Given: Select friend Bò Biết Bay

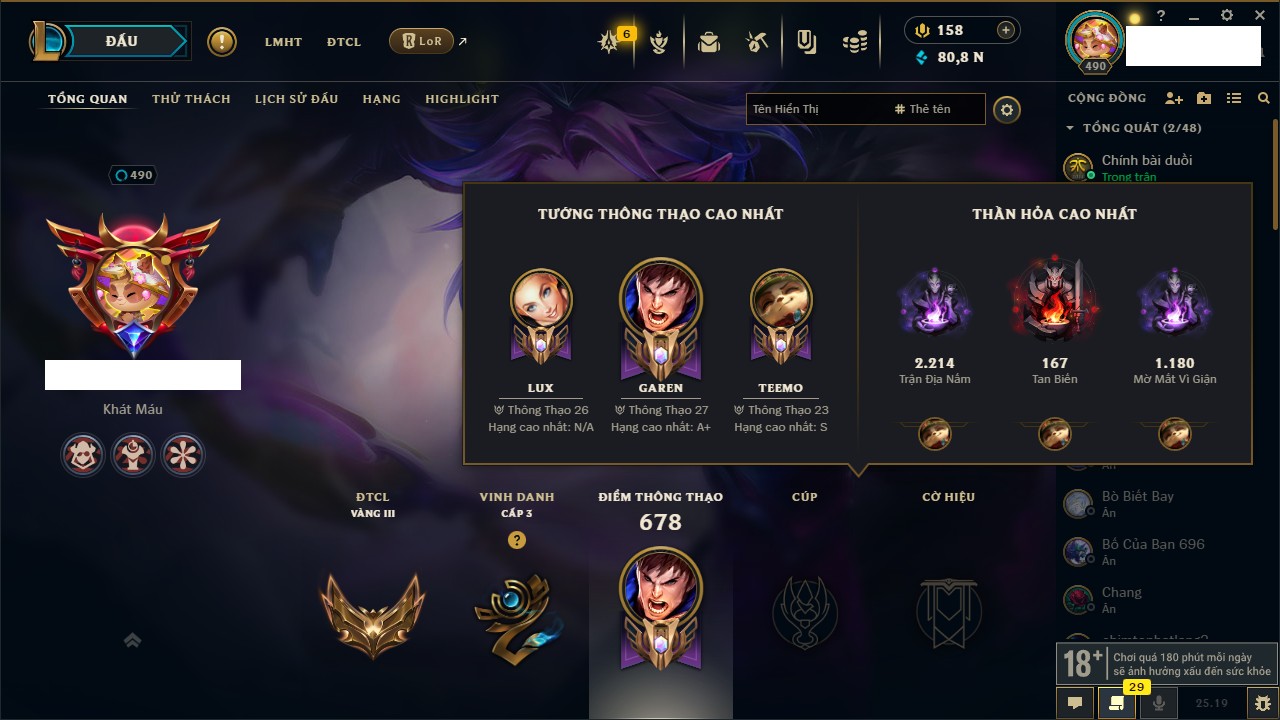Looking at the screenshot, I should 1137,497.
